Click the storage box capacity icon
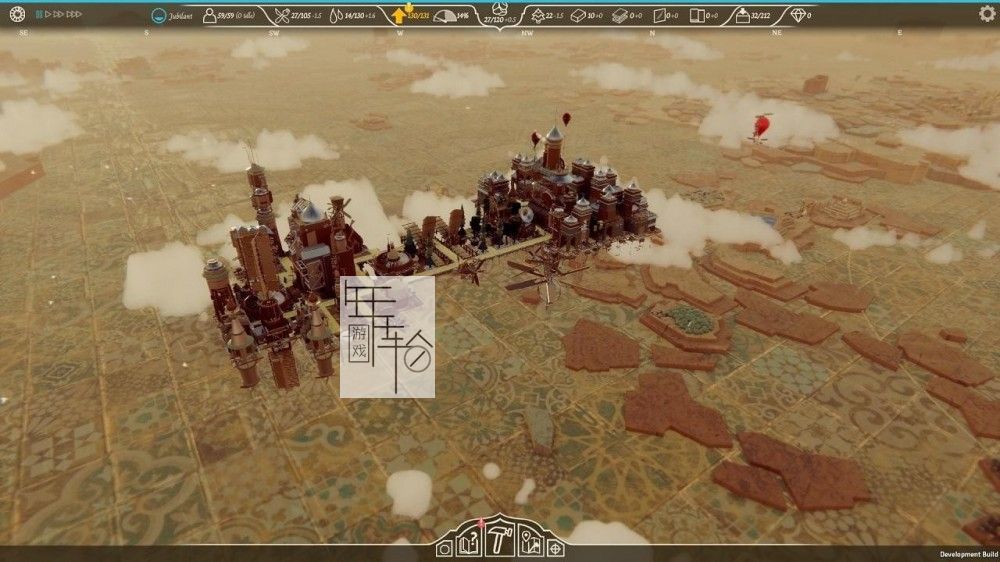Viewport: 1000px width, 562px height. [742, 15]
